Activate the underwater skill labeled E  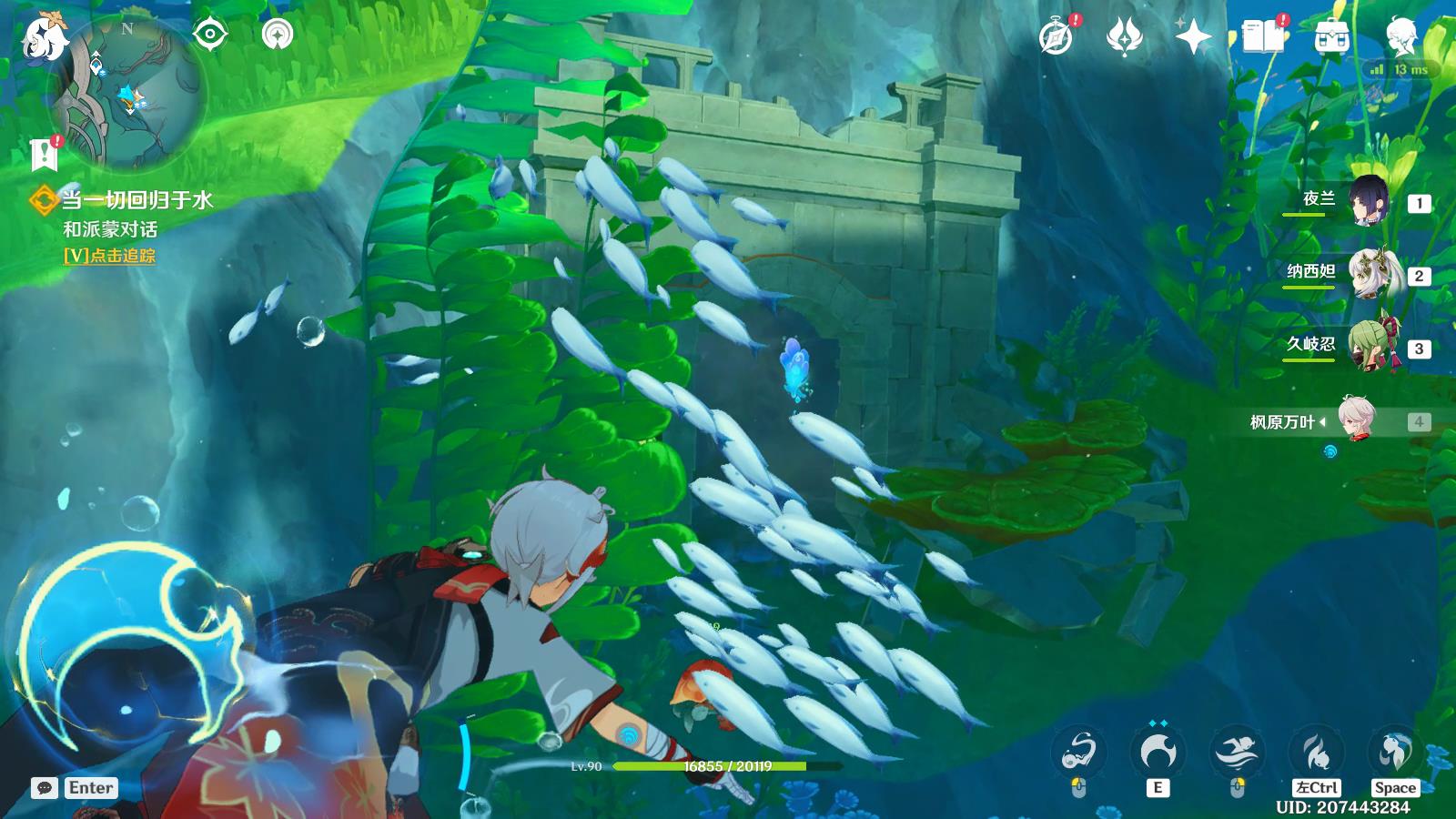(x=1158, y=753)
